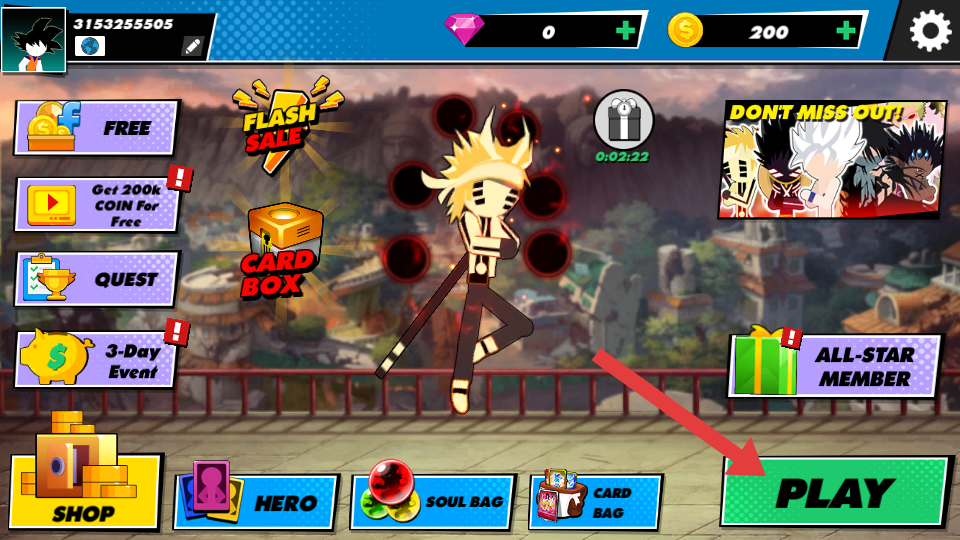
Task: Start the game with the PLAY button
Action: pyautogui.click(x=834, y=492)
